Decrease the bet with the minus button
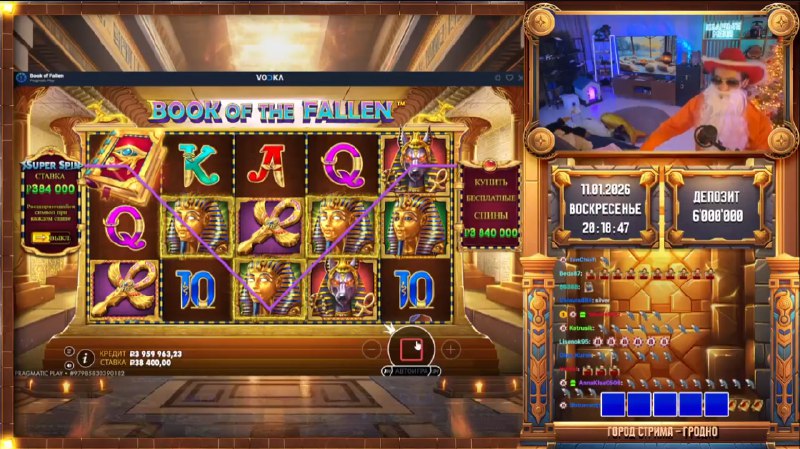 click(x=371, y=349)
